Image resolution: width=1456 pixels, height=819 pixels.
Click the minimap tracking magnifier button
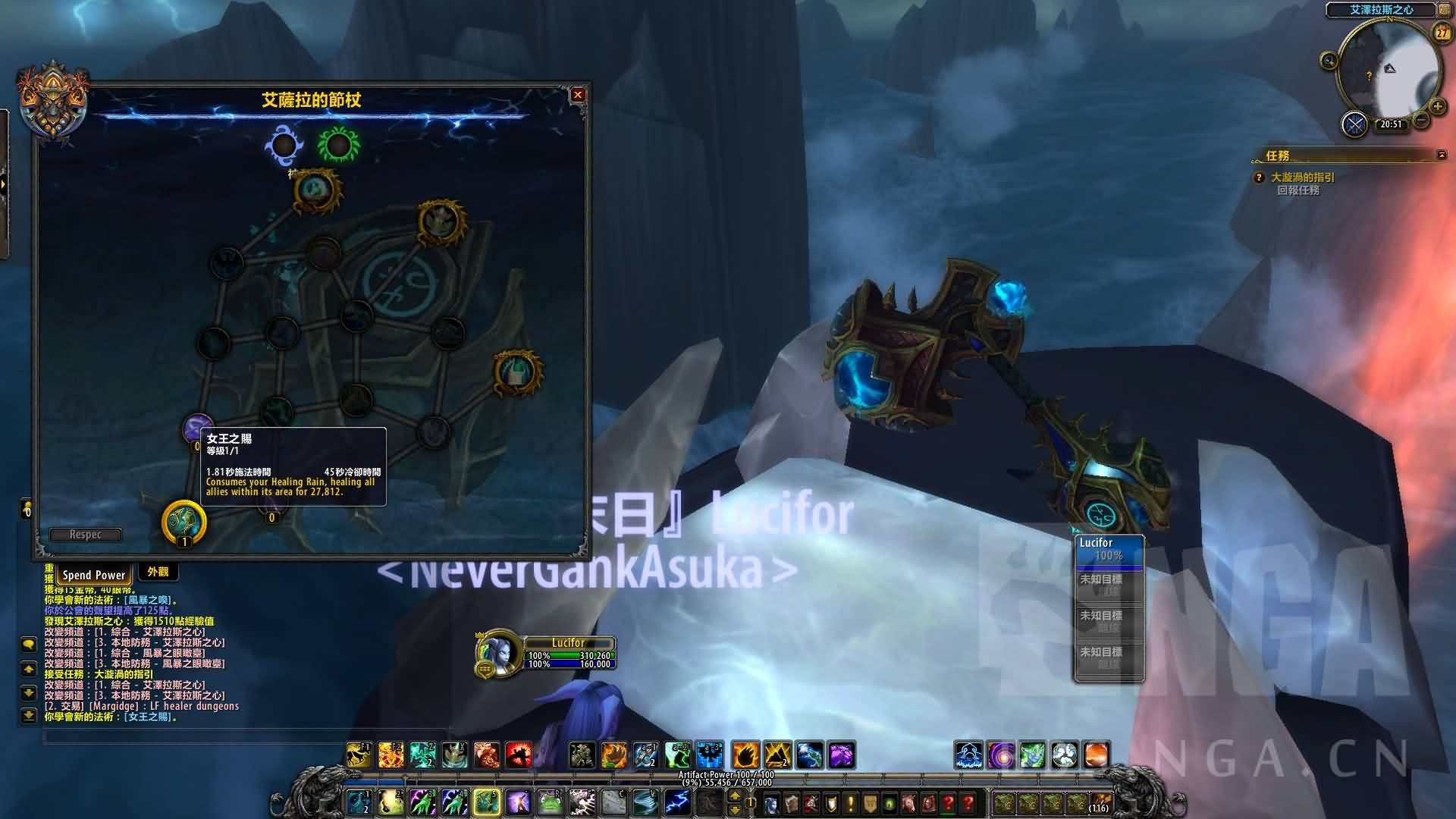click(x=1329, y=61)
